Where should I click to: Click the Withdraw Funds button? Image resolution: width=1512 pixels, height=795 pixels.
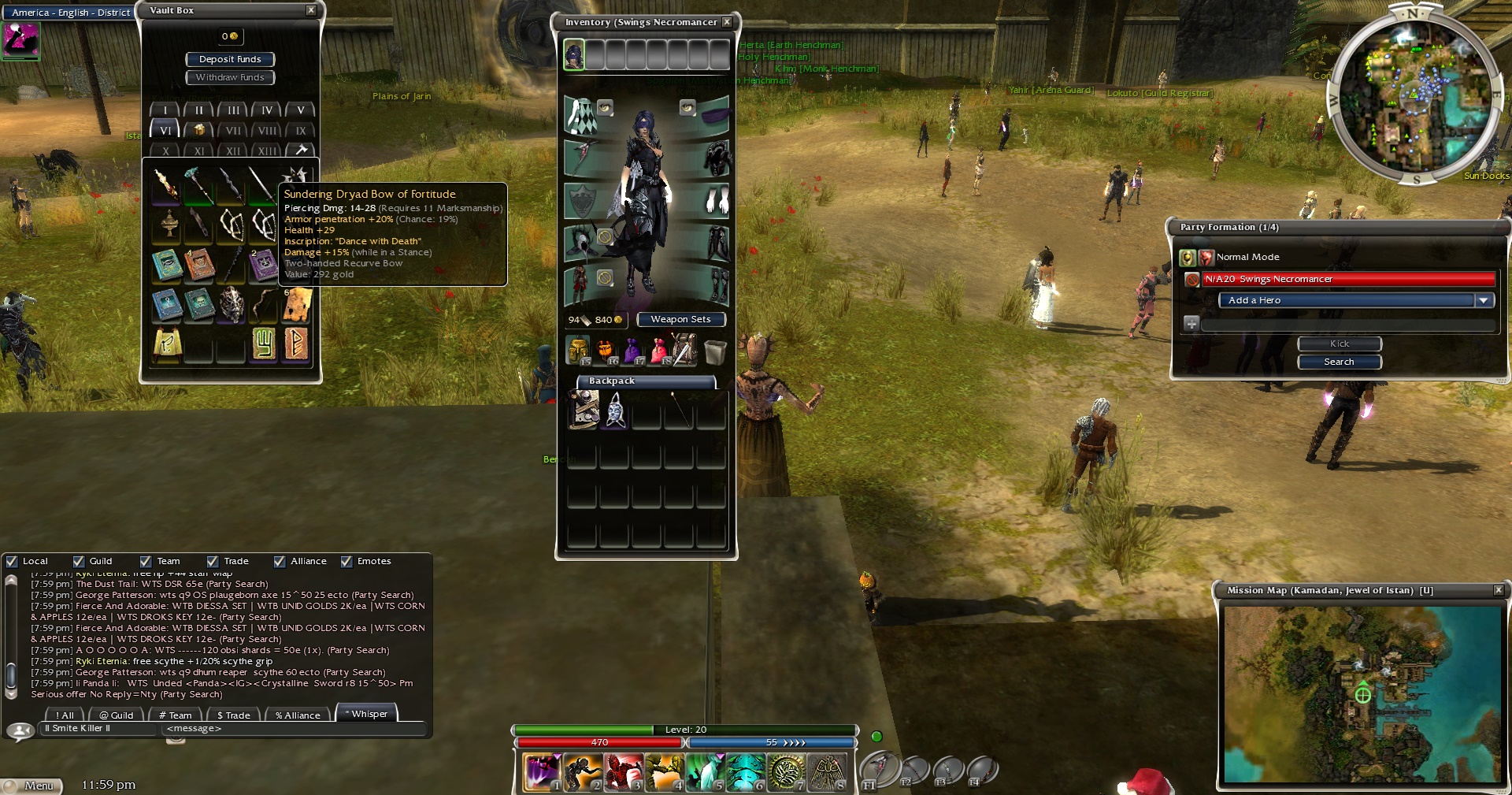[230, 77]
